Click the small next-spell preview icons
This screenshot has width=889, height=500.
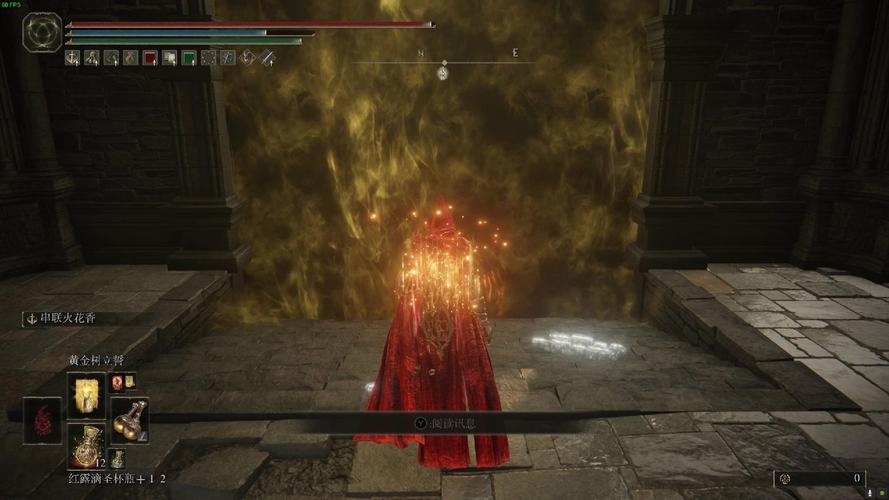click(x=123, y=381)
